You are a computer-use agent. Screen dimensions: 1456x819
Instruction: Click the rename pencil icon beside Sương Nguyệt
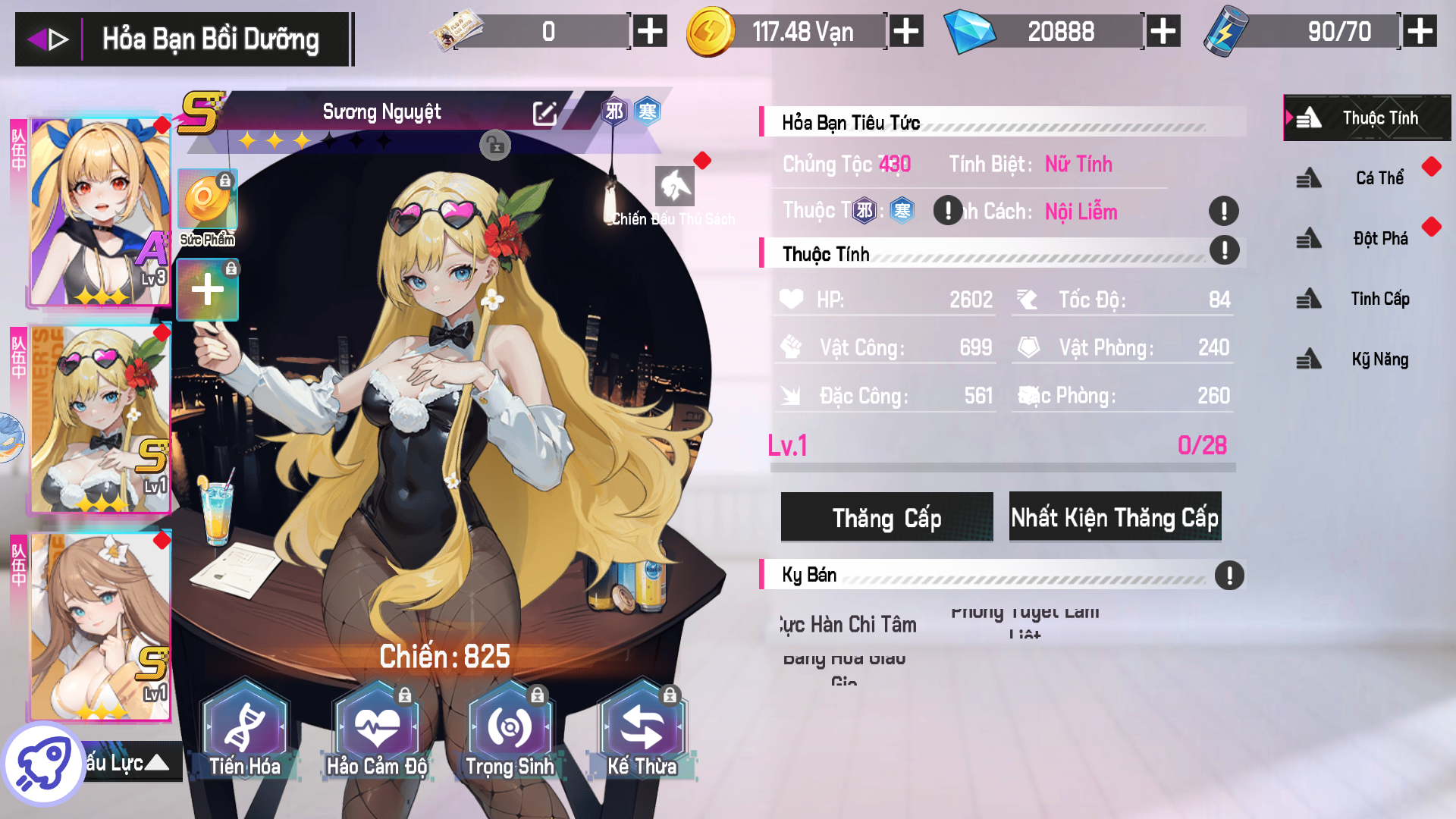click(x=544, y=112)
